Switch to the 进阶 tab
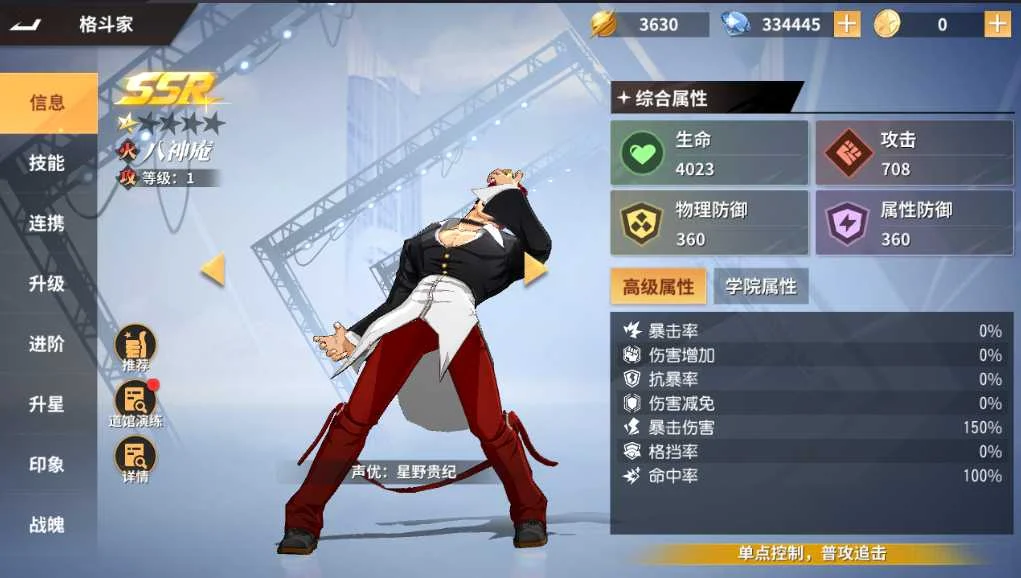This screenshot has height=578, width=1021. pyautogui.click(x=47, y=344)
